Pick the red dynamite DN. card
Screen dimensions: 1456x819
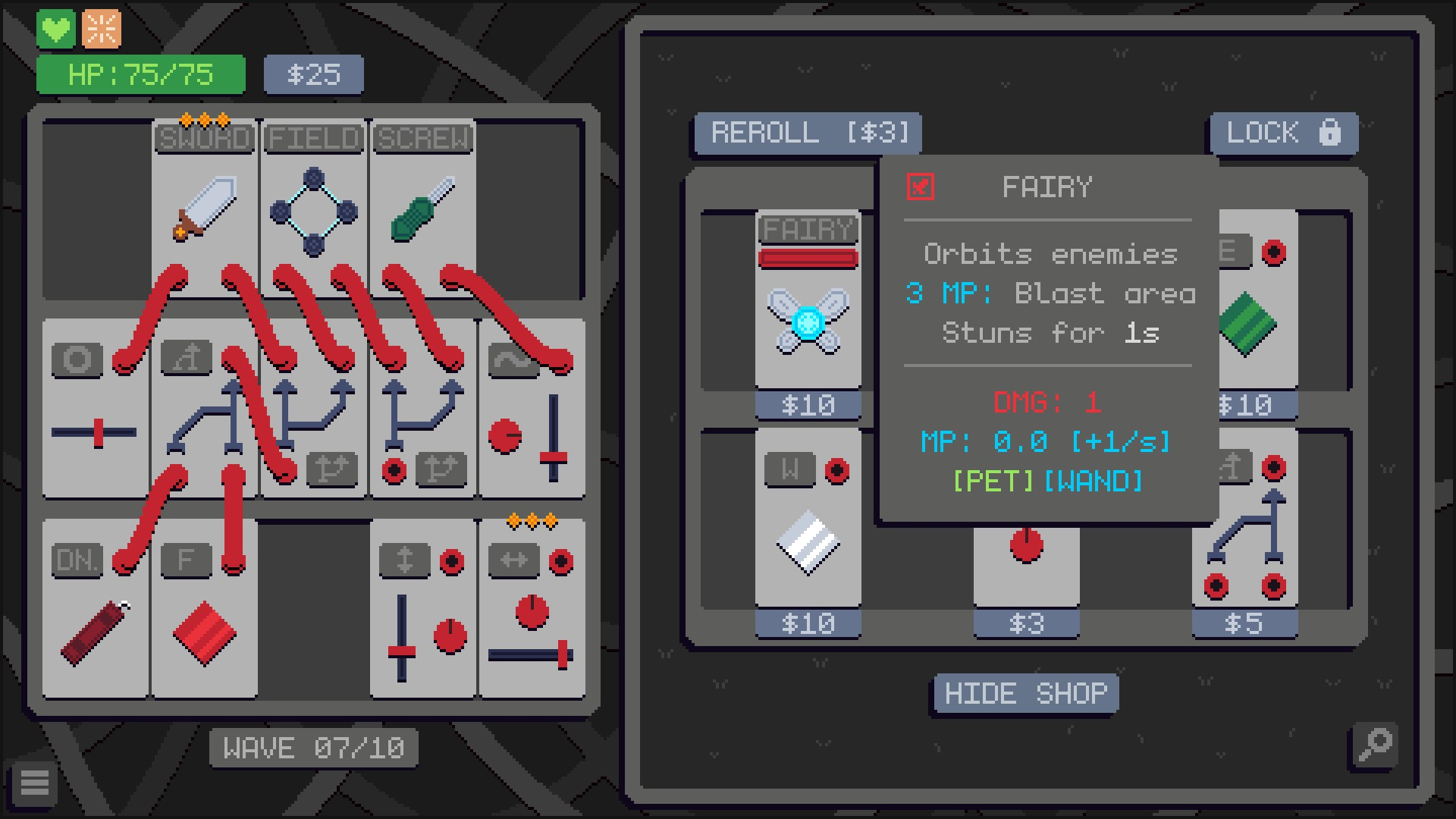(x=94, y=622)
